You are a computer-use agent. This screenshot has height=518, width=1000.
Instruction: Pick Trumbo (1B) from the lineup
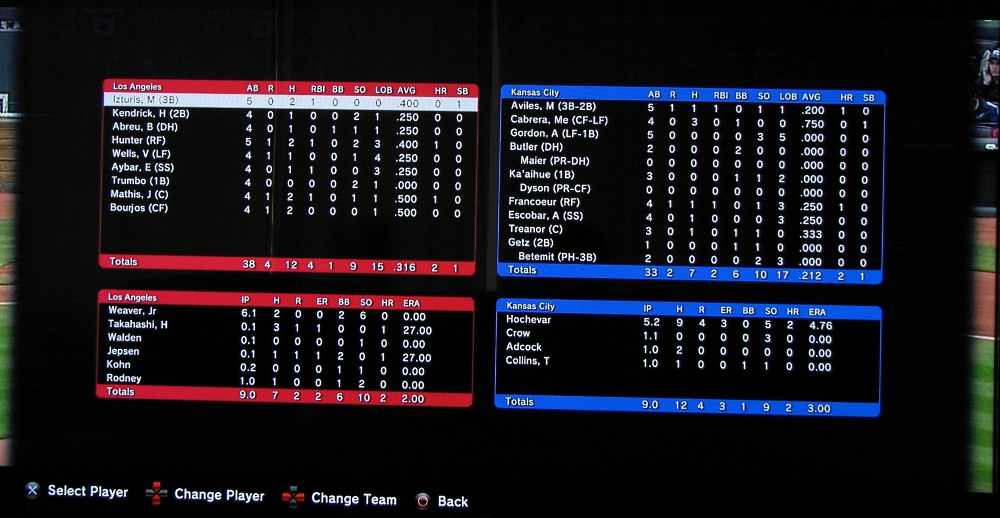(141, 181)
